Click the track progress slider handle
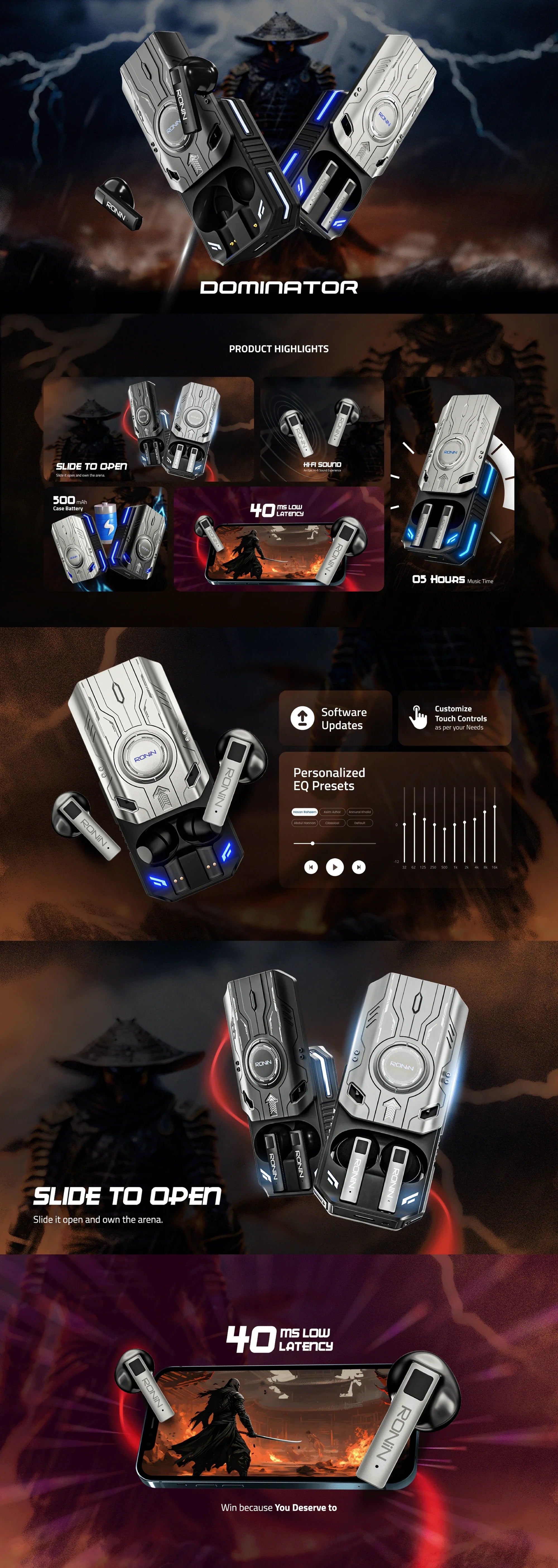This screenshot has width=558, height=1568. point(312,843)
